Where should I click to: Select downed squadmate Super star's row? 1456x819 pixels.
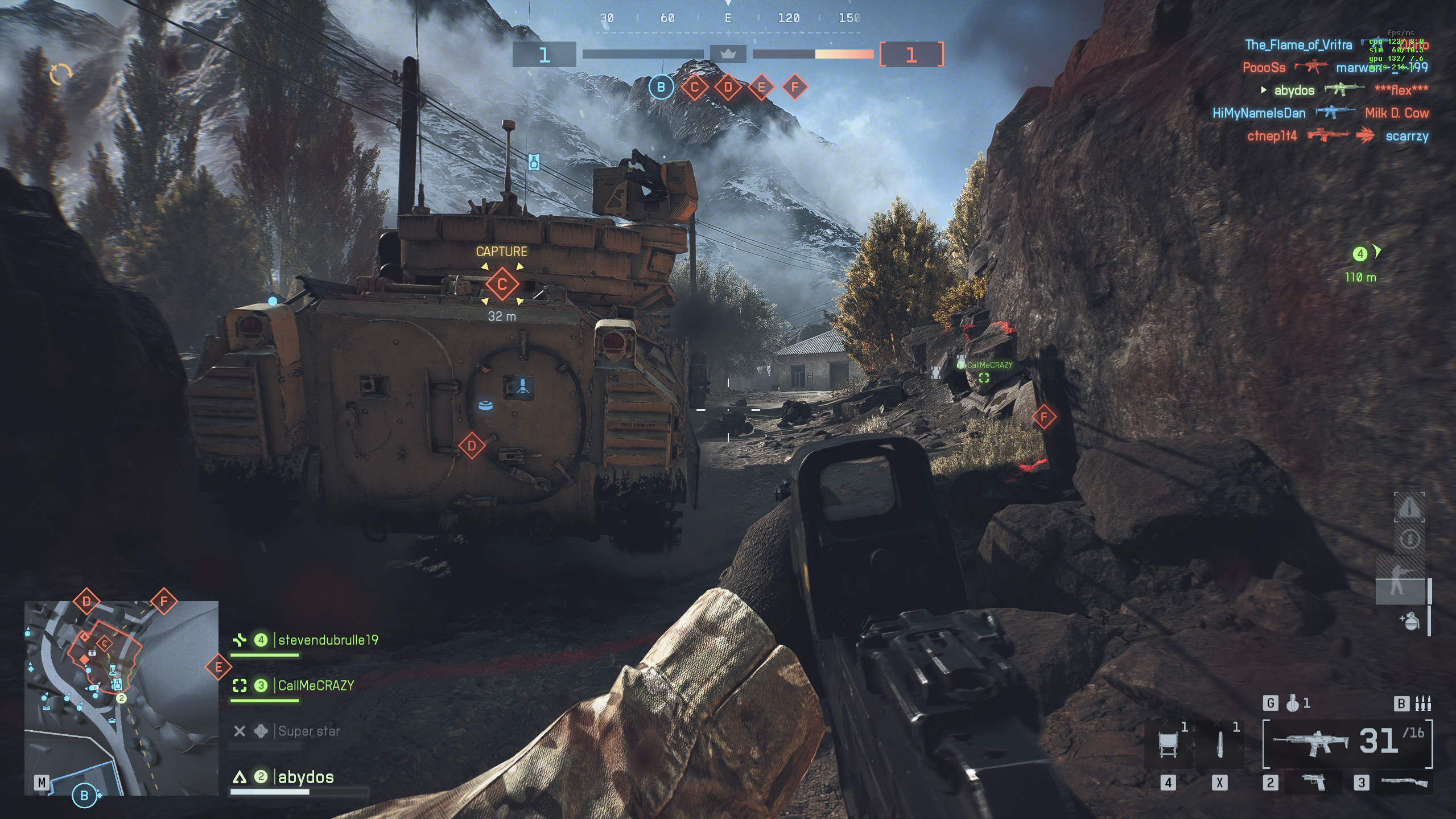click(308, 731)
